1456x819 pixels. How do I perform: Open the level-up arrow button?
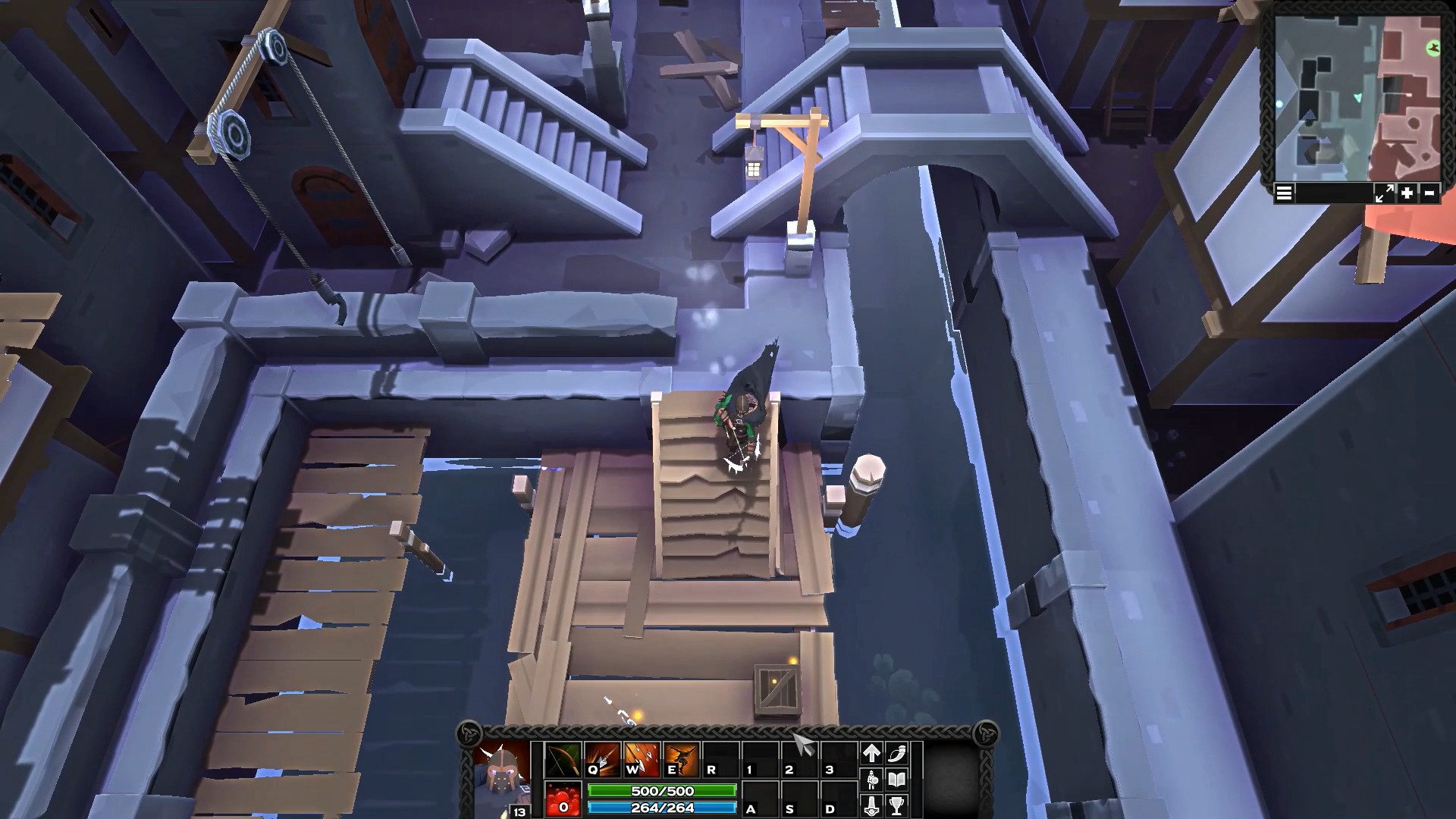pyautogui.click(x=871, y=753)
